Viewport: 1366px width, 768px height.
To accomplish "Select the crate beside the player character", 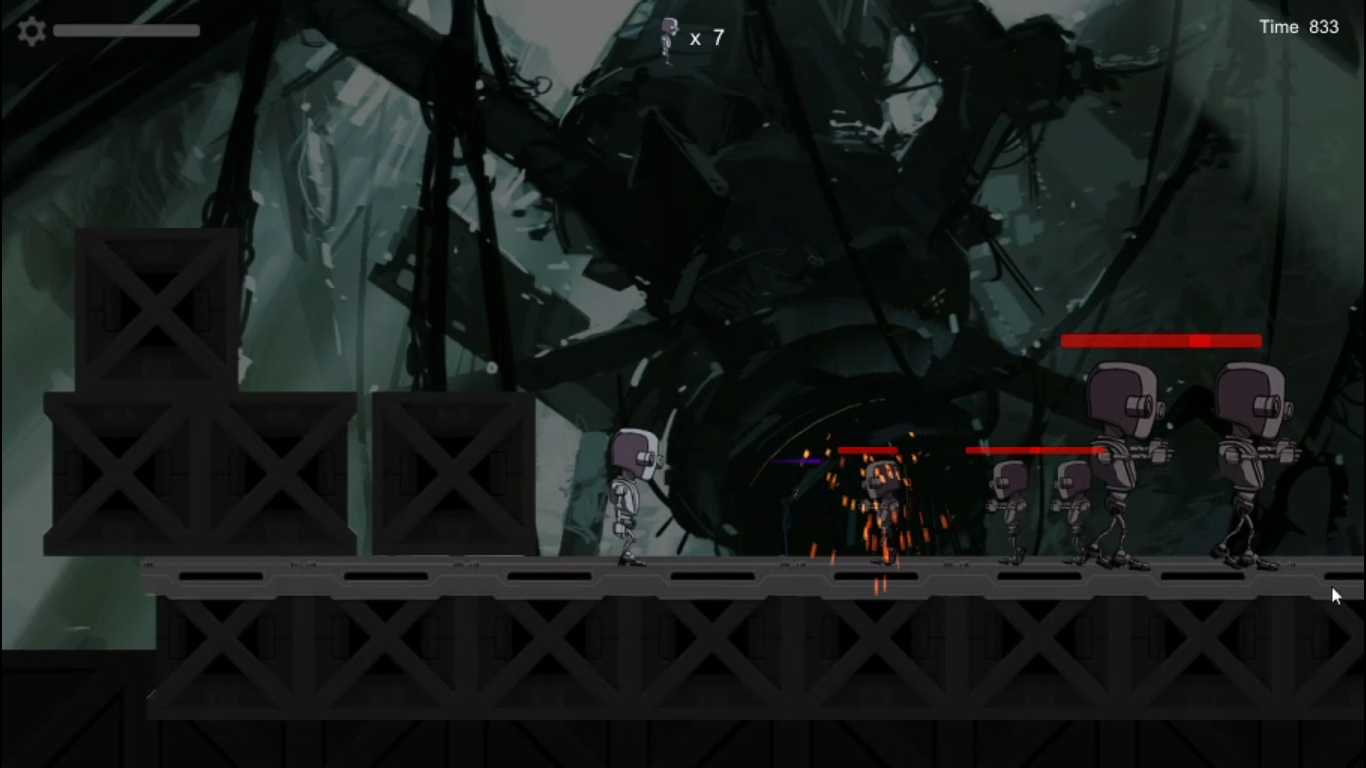I will point(452,470).
